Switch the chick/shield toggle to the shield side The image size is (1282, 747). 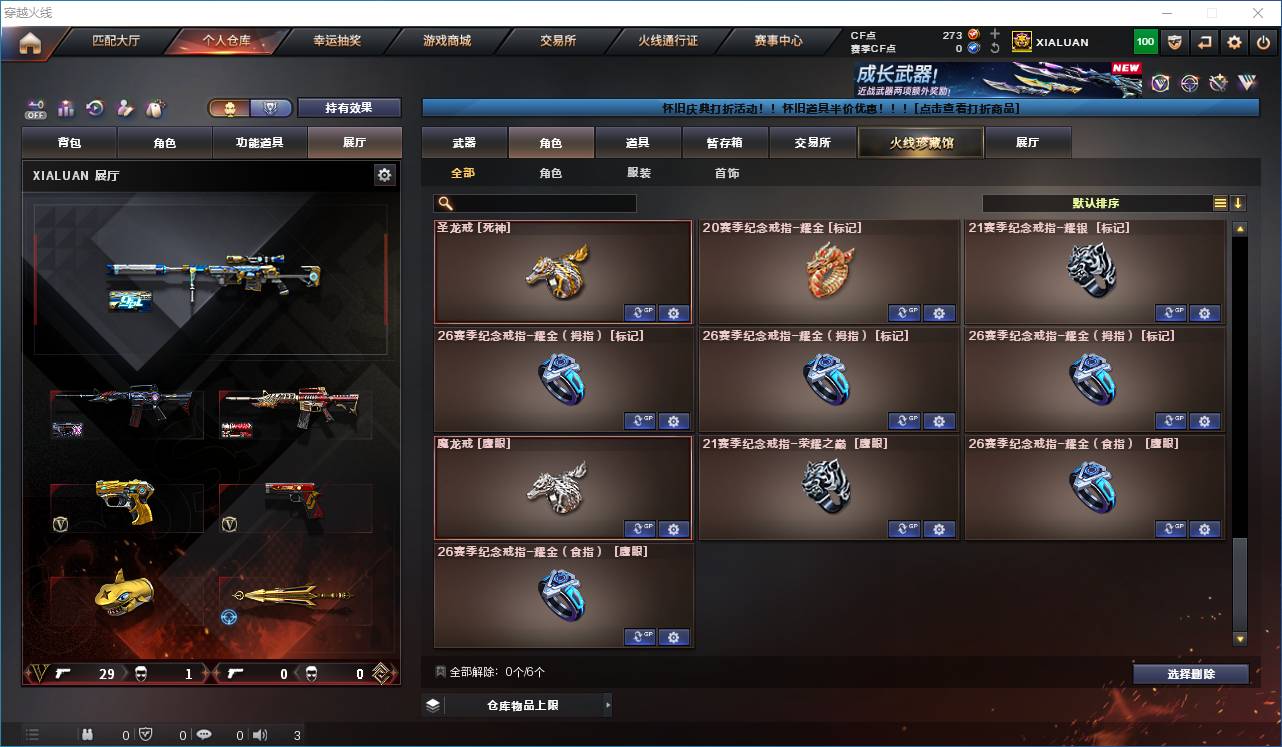[x=272, y=107]
